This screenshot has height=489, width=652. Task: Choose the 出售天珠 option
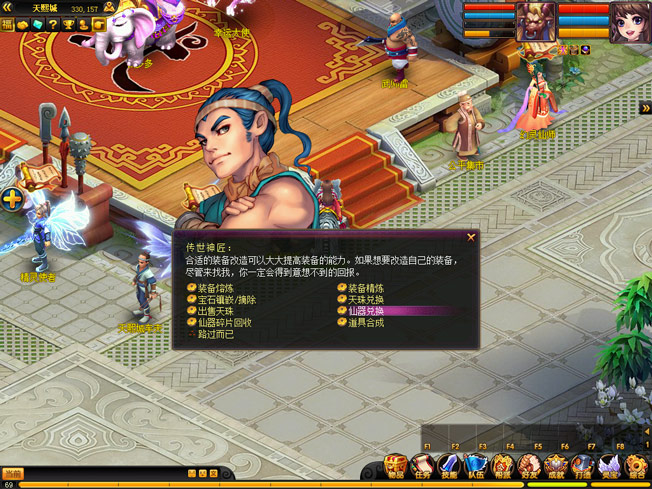click(x=214, y=312)
